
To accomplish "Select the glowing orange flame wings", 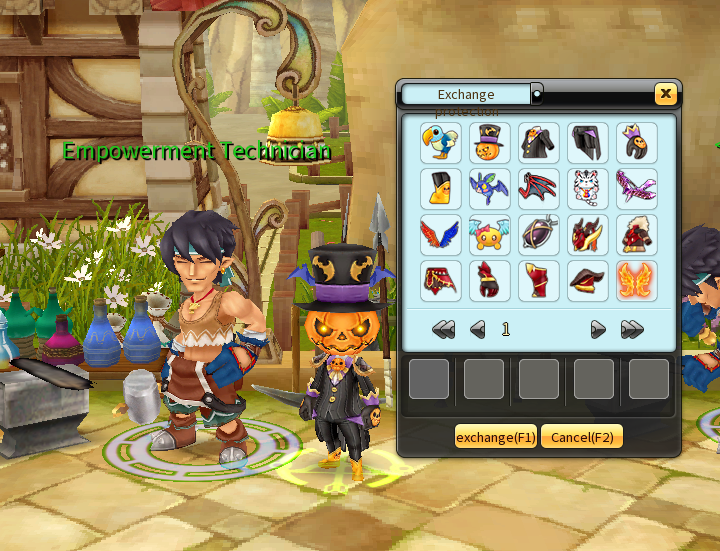I will [637, 281].
